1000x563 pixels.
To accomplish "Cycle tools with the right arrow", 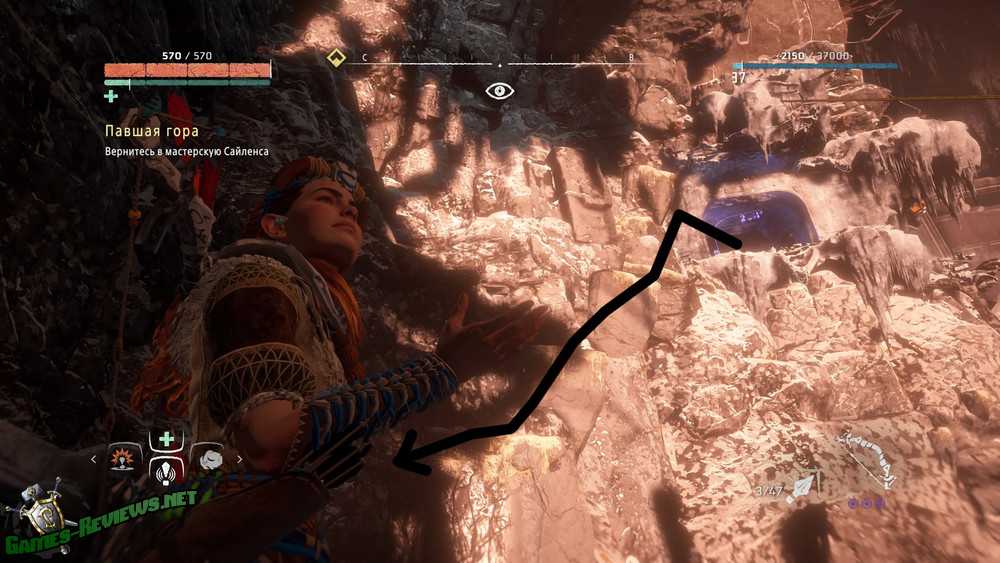I will pos(239,459).
